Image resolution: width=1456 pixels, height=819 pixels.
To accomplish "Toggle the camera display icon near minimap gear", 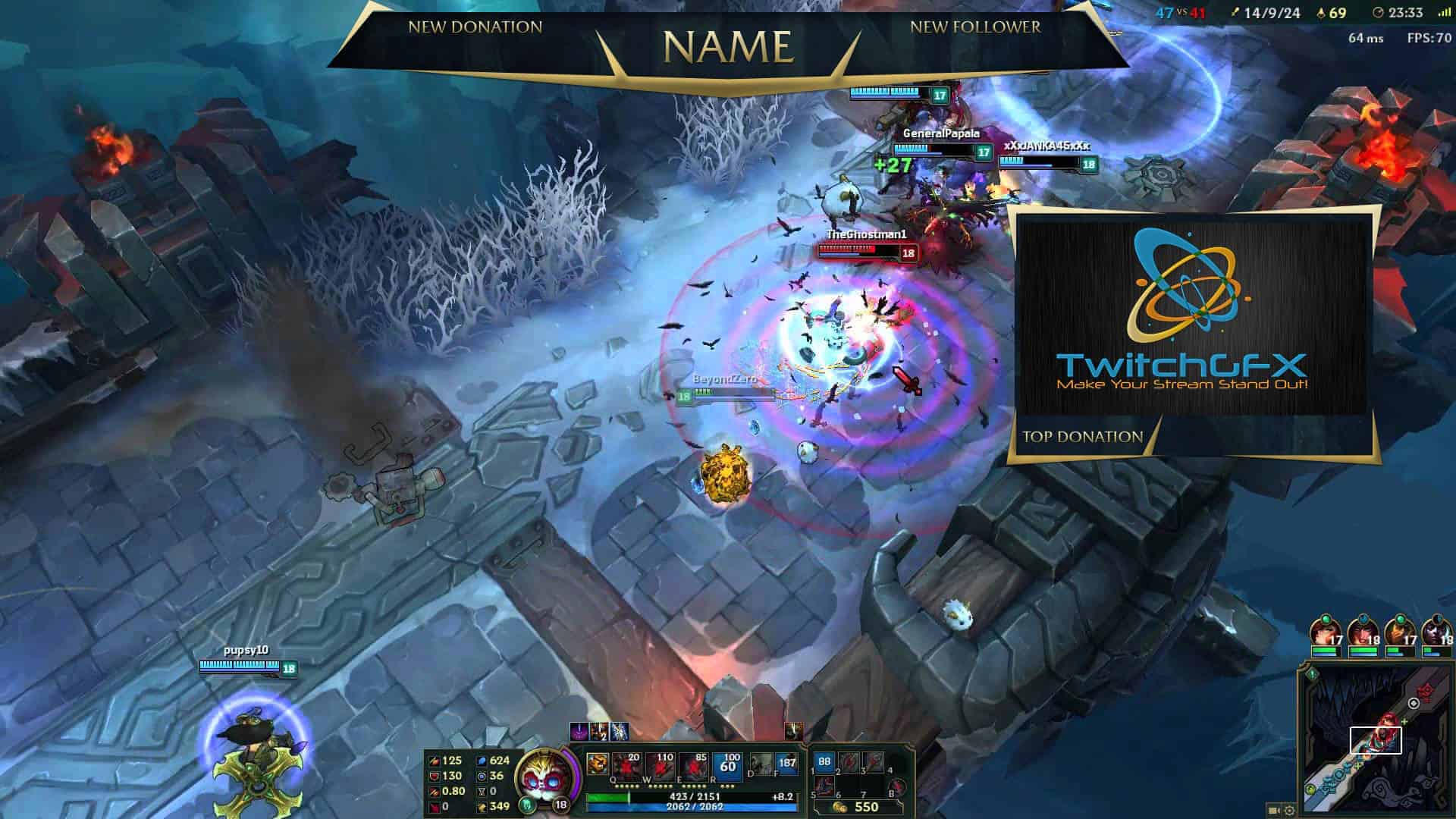I will (1274, 810).
